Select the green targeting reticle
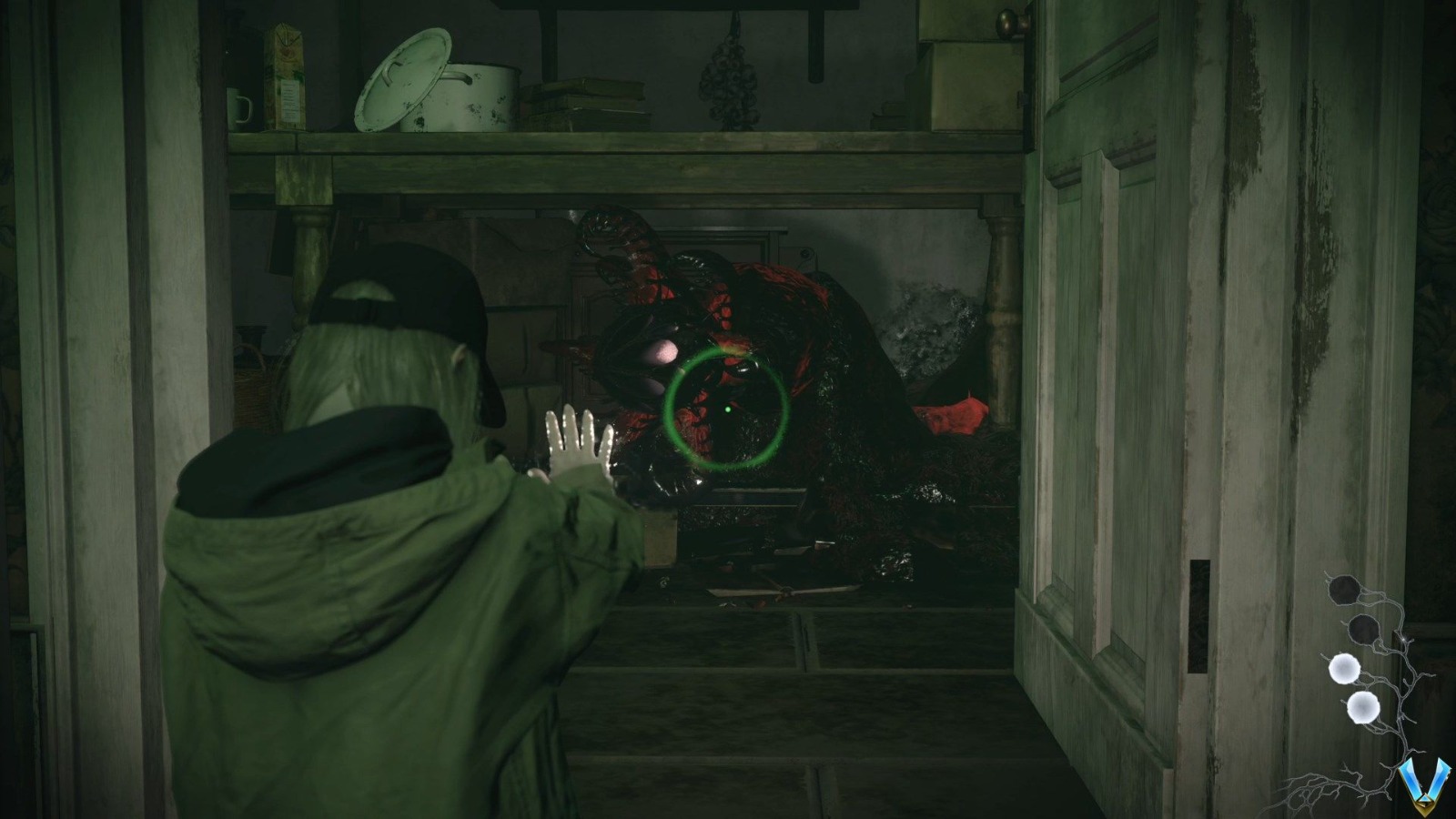Viewport: 1456px width, 819px height. coord(728,409)
